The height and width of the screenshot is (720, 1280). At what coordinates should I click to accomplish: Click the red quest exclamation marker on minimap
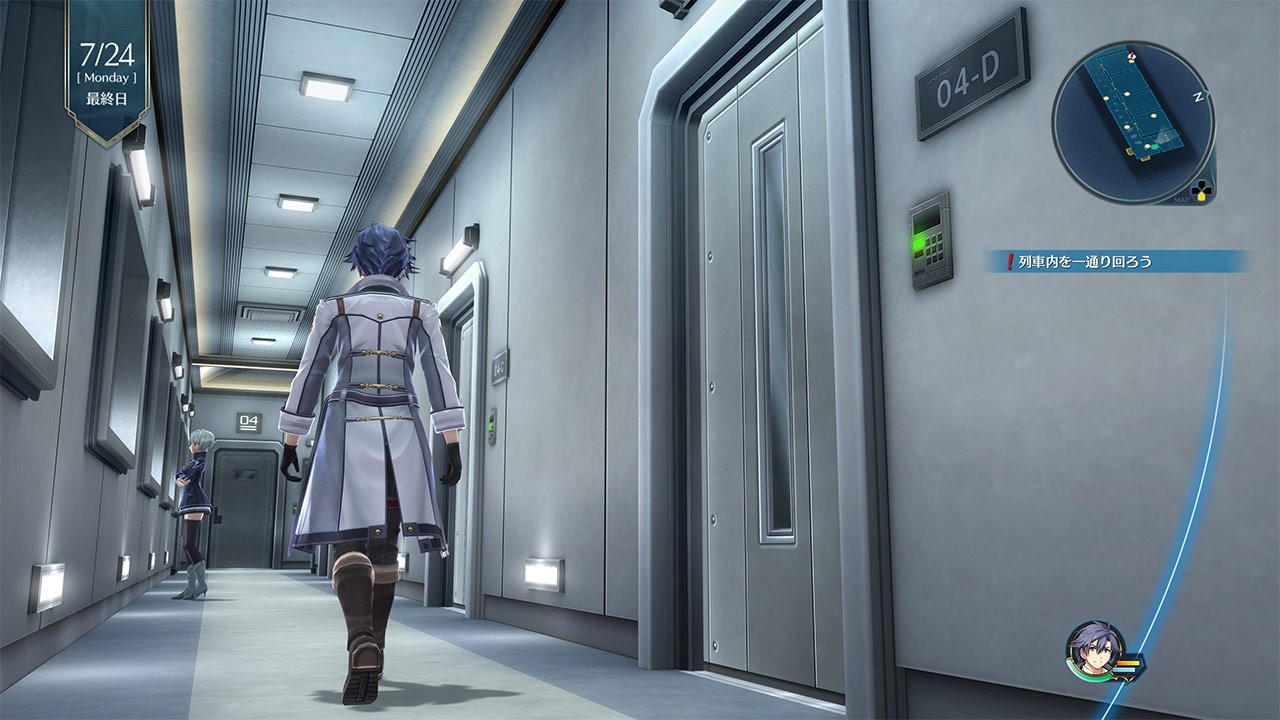coord(1131,56)
